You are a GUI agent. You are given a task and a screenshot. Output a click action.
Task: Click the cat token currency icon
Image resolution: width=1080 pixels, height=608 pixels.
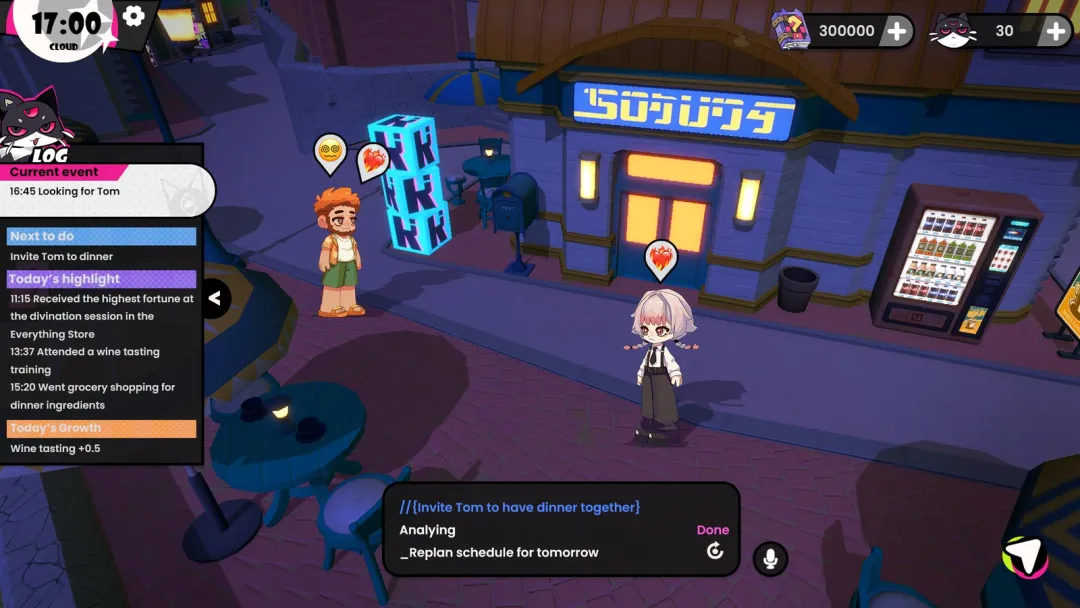coord(952,31)
